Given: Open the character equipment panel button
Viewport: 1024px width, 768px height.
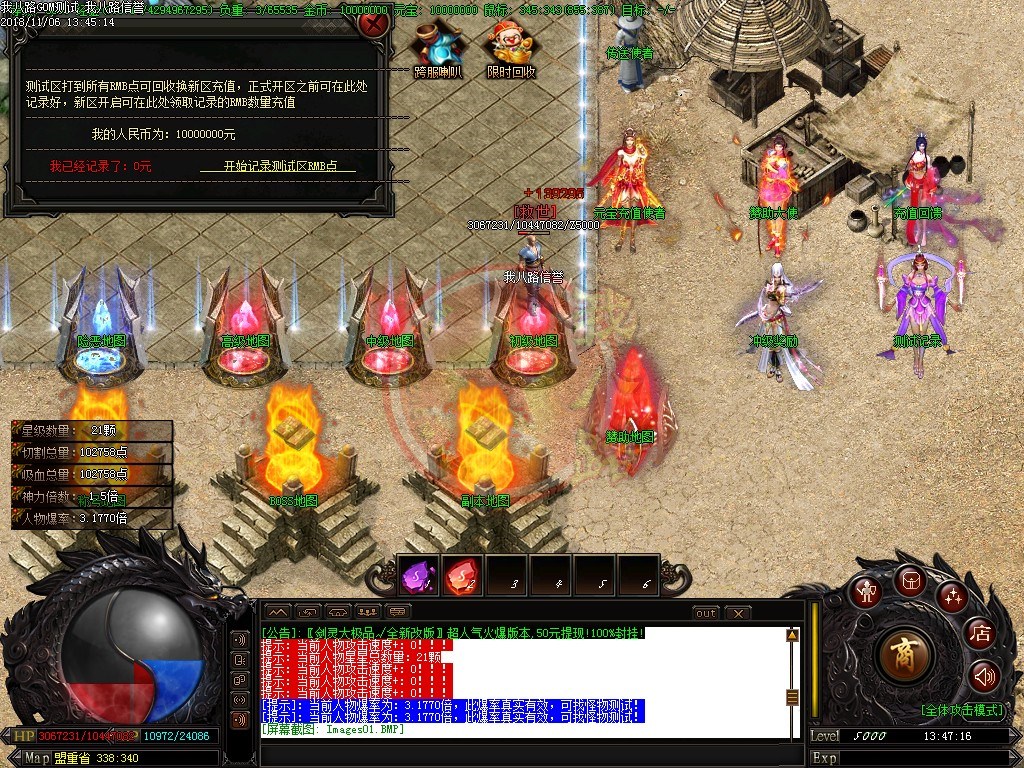Looking at the screenshot, I should coord(864,592).
